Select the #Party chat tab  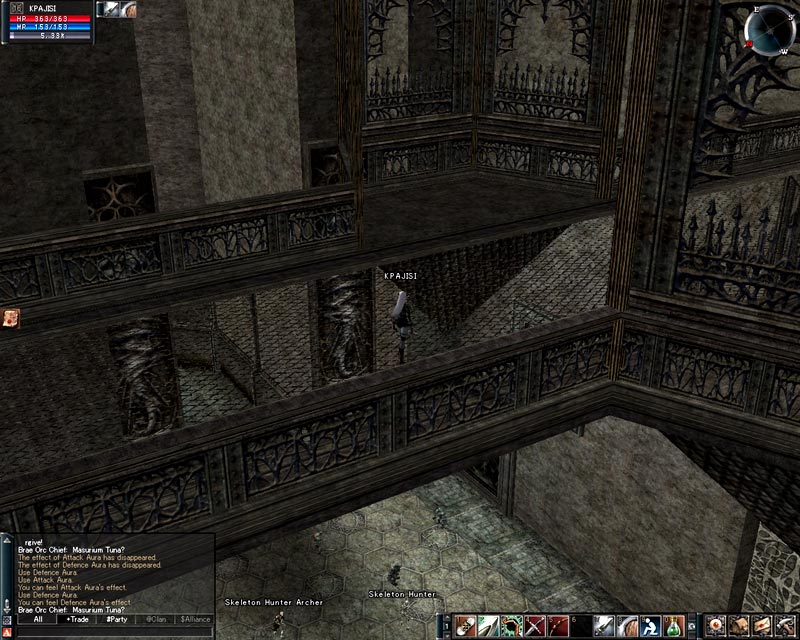pyautogui.click(x=117, y=619)
